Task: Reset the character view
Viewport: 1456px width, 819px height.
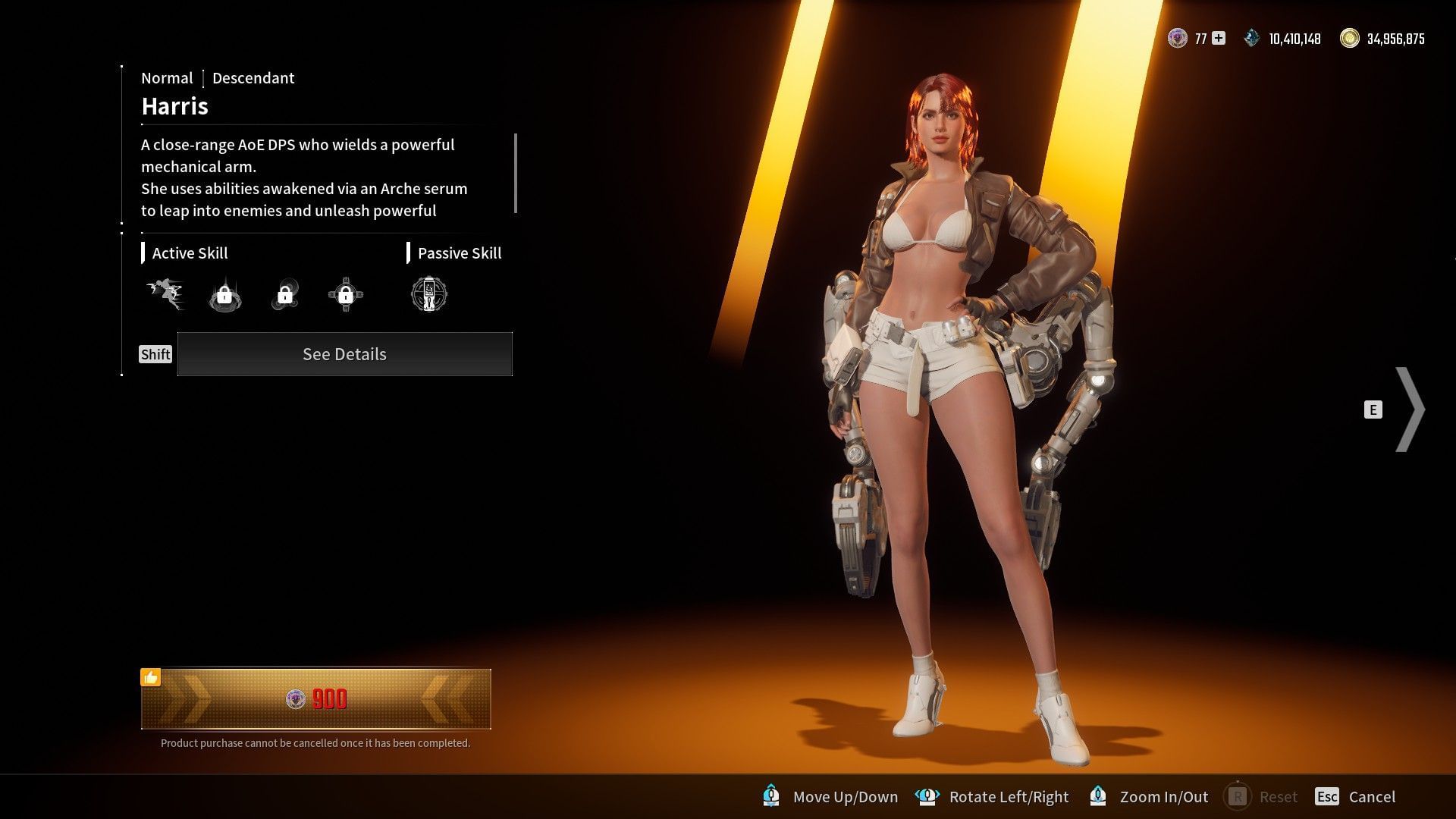Action: pos(1261,796)
